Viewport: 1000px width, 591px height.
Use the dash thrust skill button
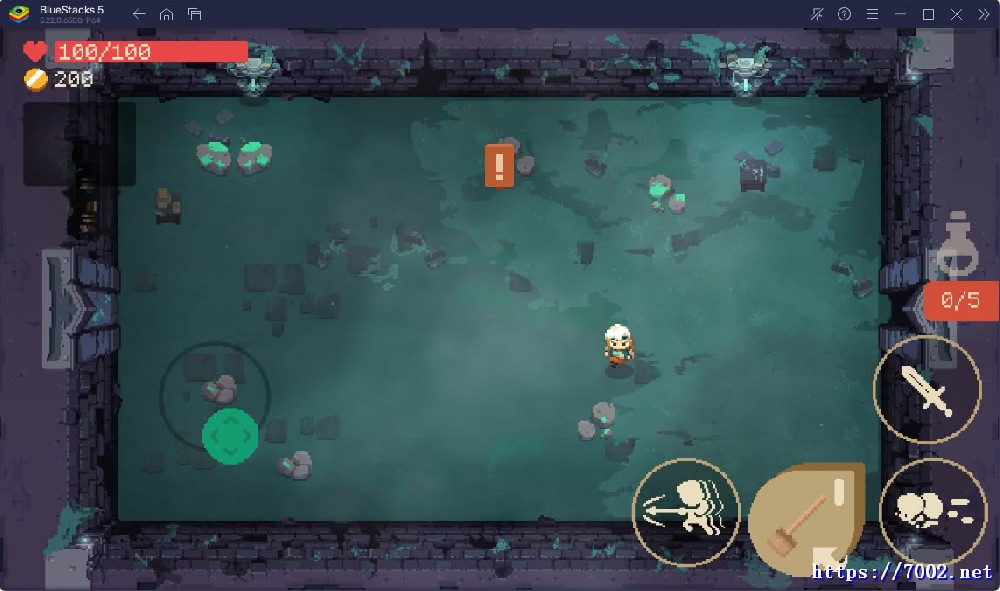tap(686, 511)
